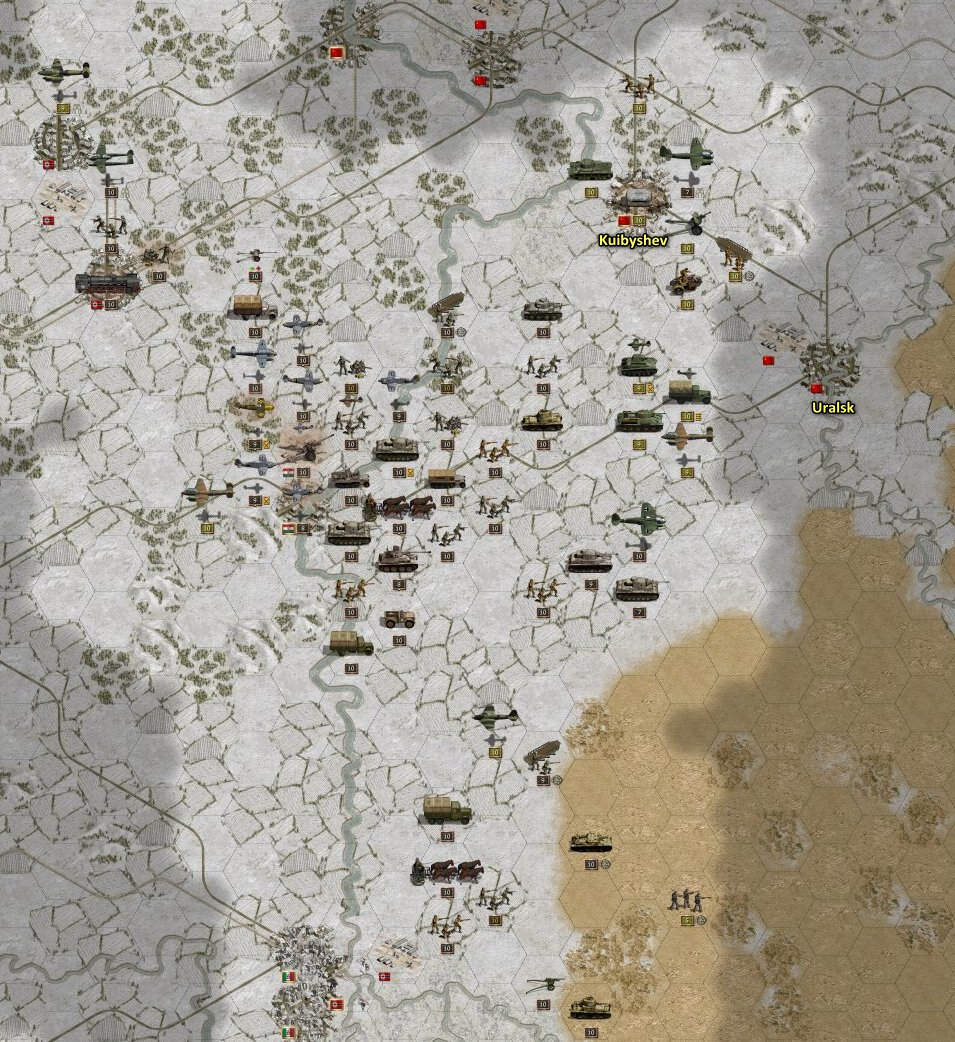
Task: Select the armored train unit
Action: (109, 283)
